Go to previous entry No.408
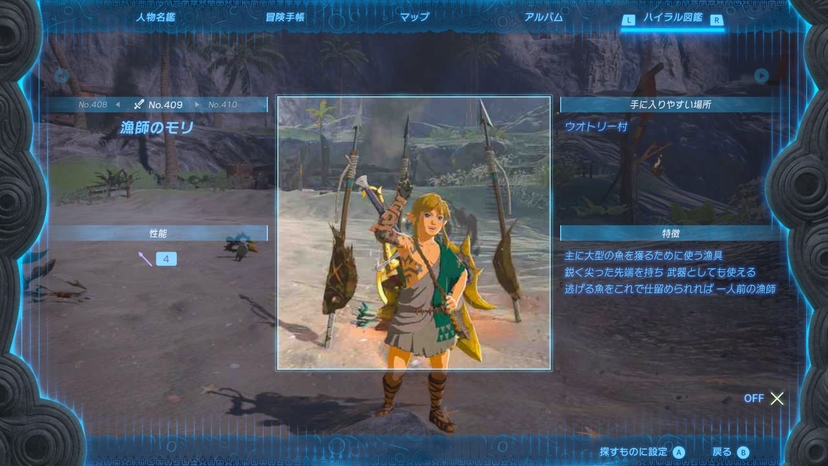This screenshot has width=828, height=466. [95, 104]
